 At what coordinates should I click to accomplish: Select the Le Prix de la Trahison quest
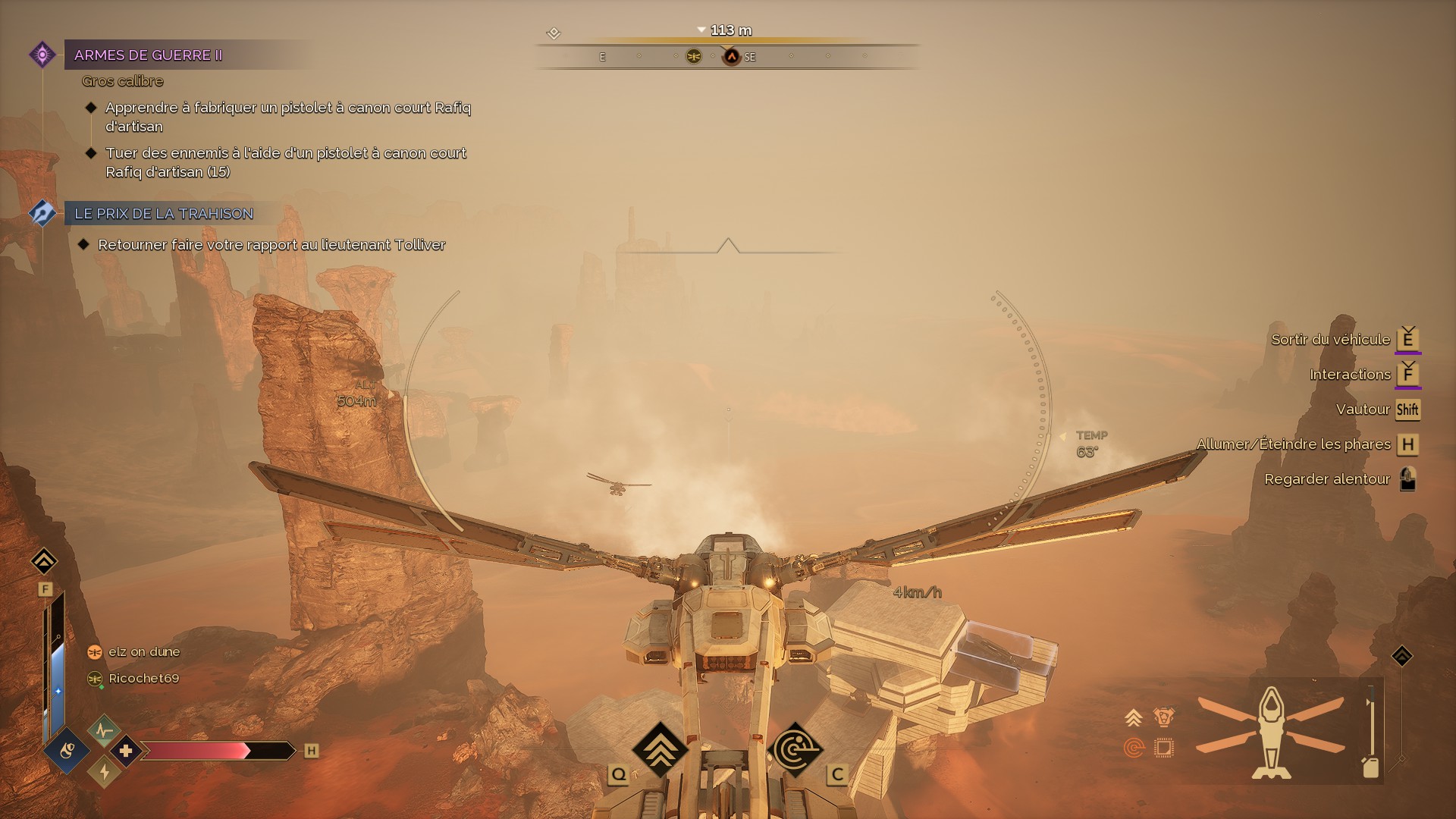coord(163,214)
